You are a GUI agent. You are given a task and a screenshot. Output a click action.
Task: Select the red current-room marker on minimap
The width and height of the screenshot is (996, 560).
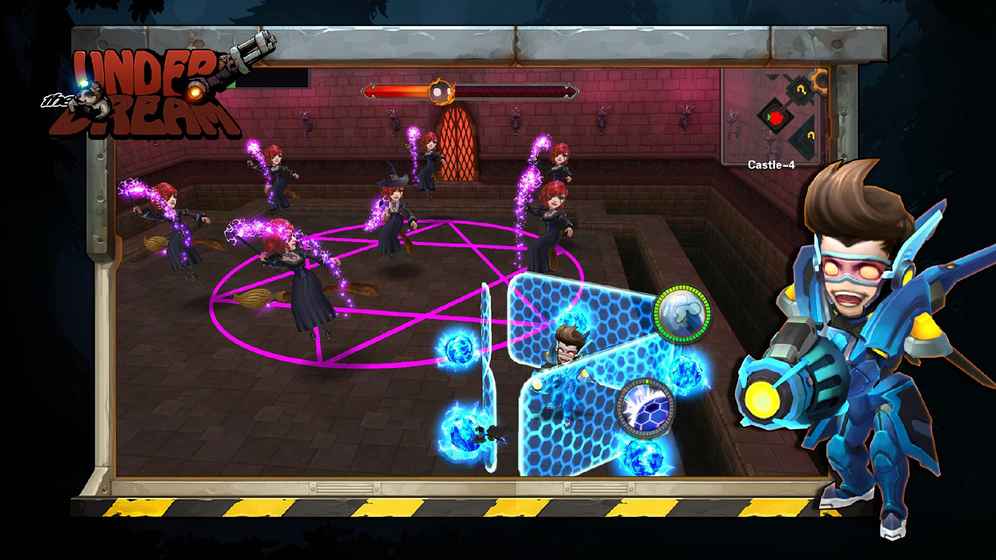pos(774,116)
